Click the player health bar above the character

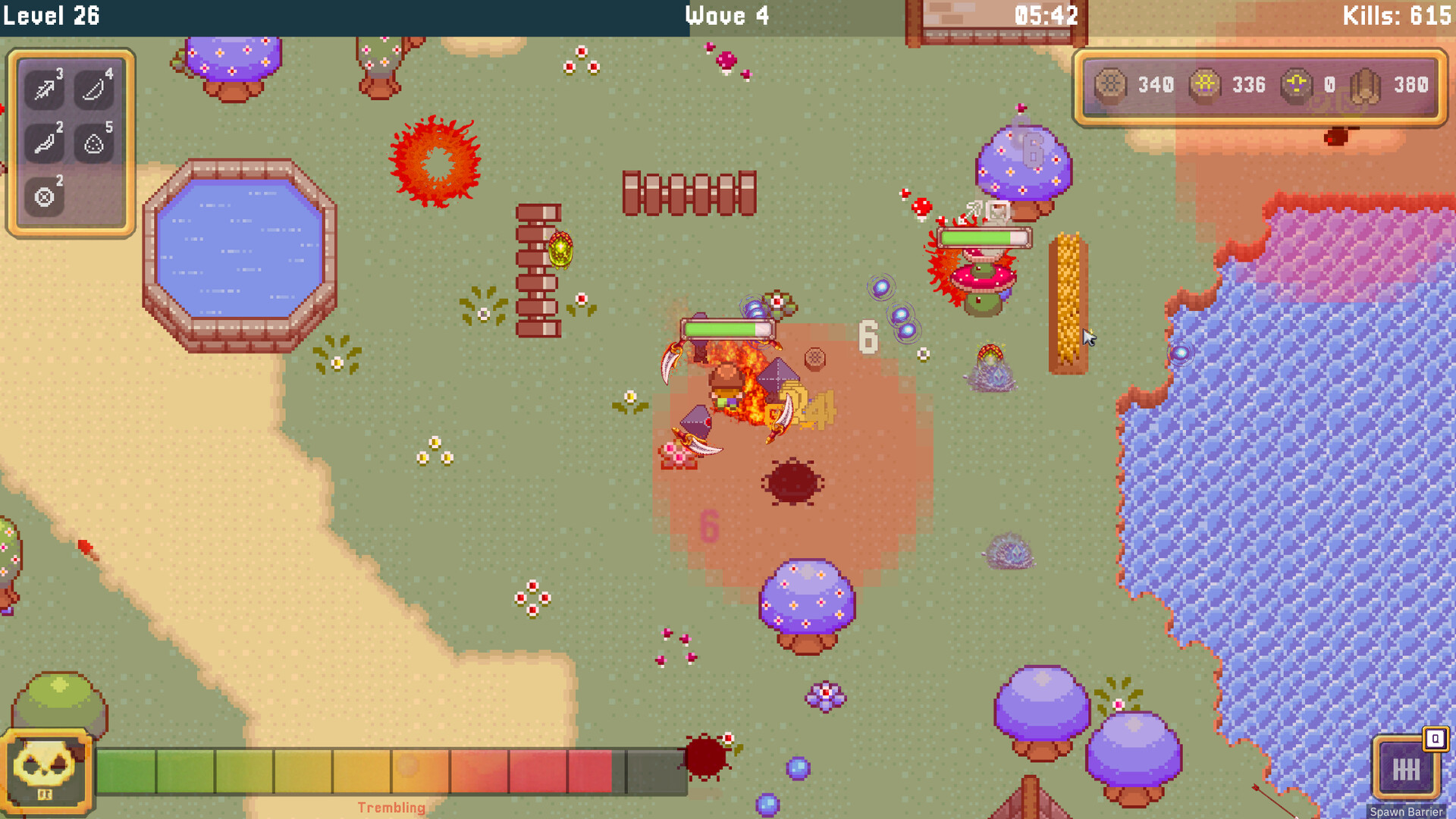click(x=729, y=327)
